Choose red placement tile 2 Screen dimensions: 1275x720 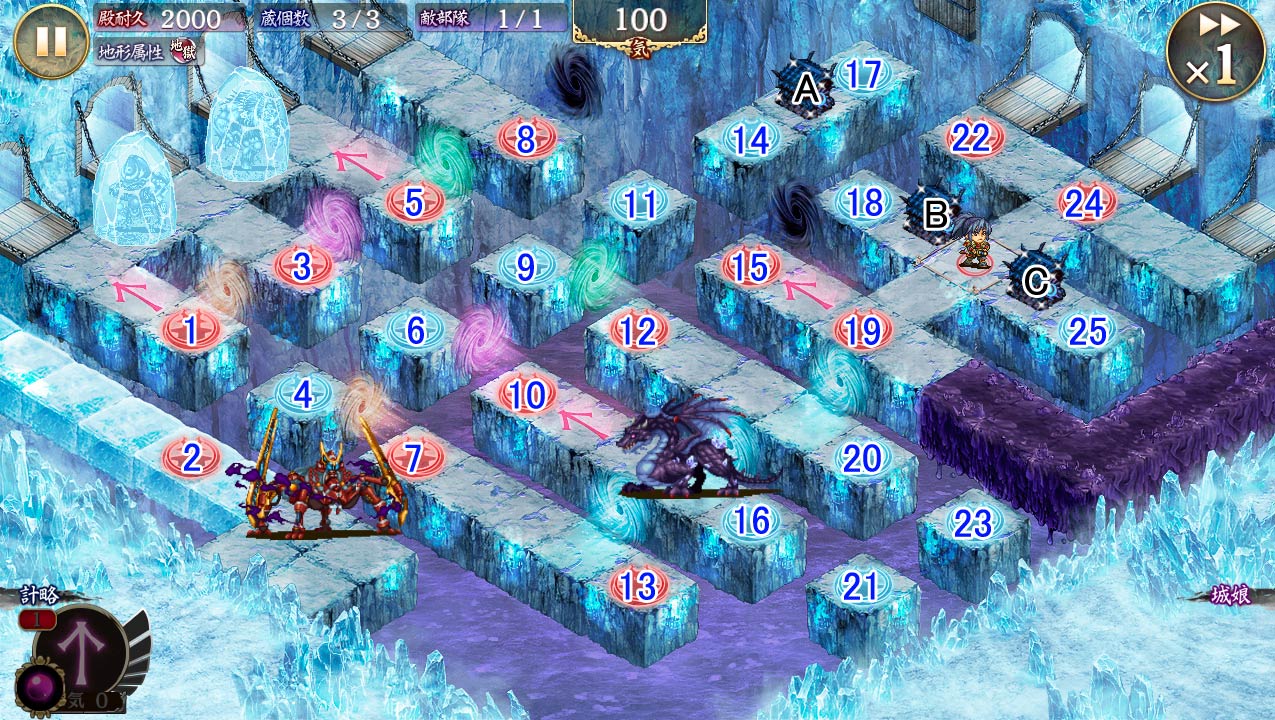[x=189, y=458]
